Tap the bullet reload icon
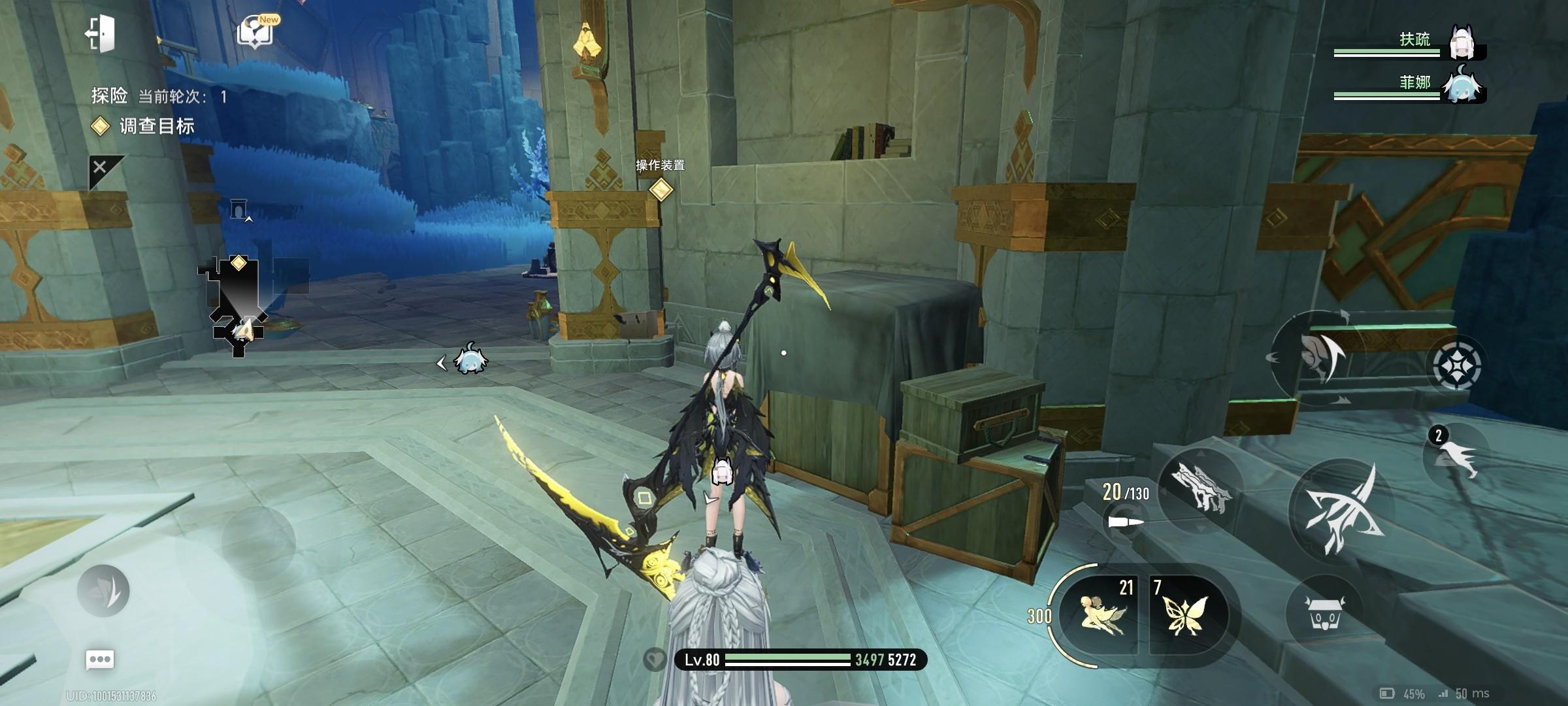This screenshot has width=1568, height=706. point(1126,522)
